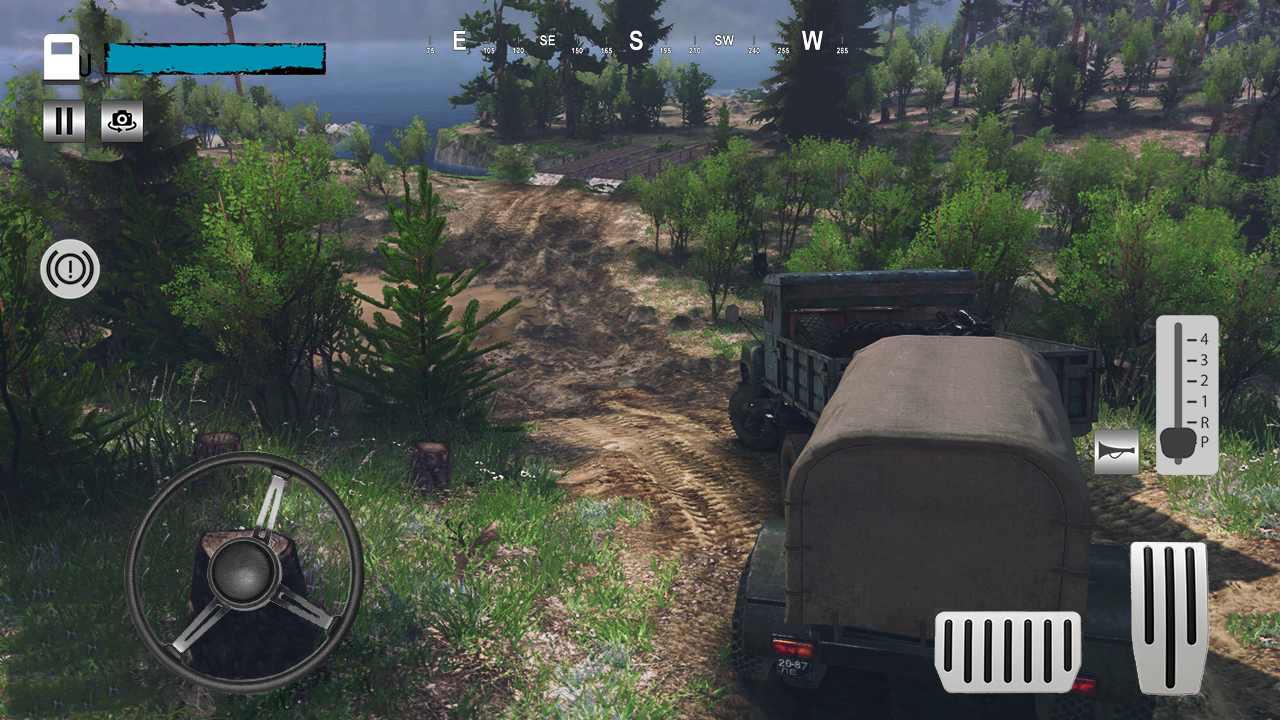This screenshot has height=720, width=1280.
Task: Select the S marker on the compass strip
Action: click(635, 42)
